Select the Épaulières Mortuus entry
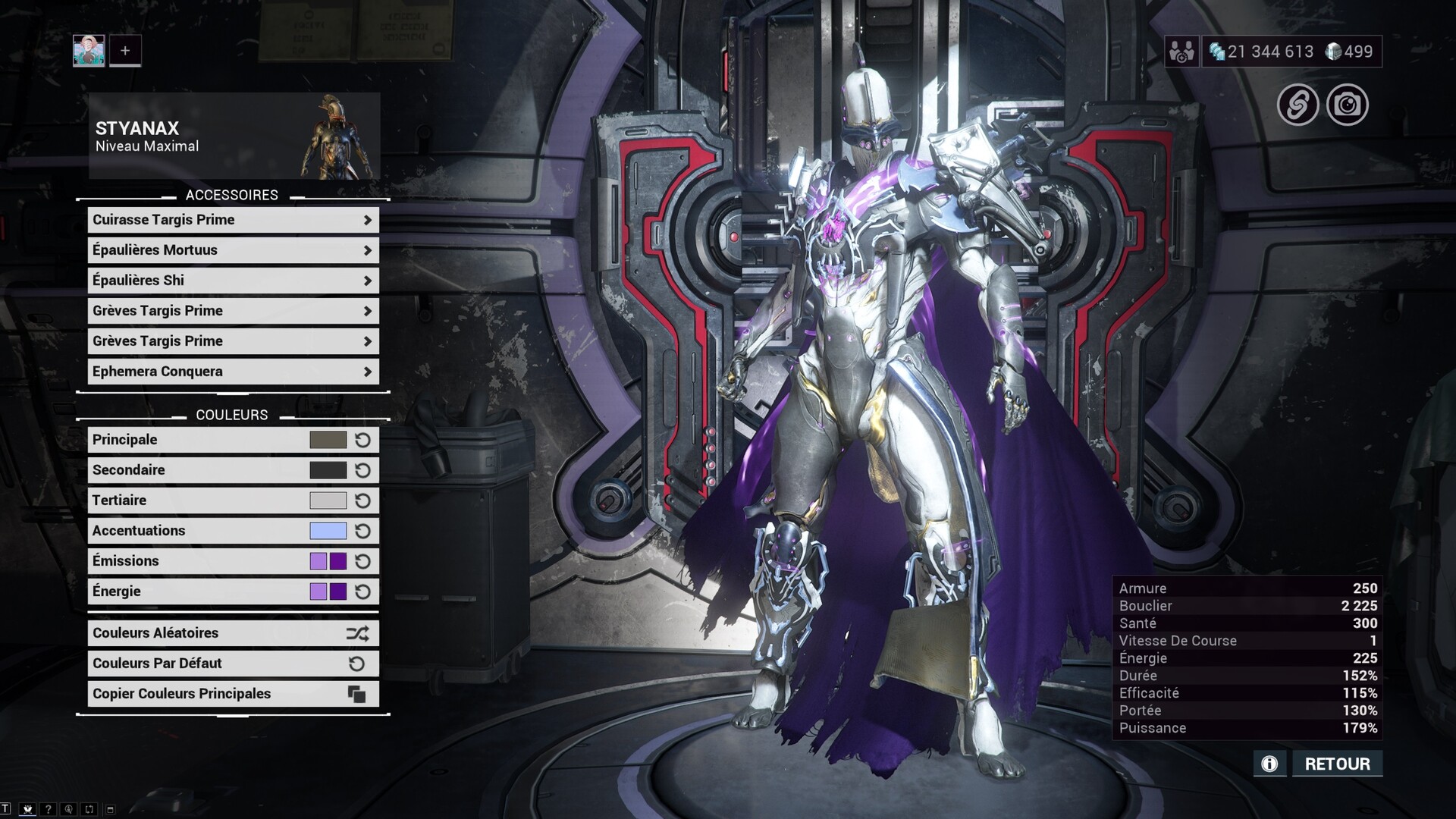The image size is (1456, 819). [233, 250]
